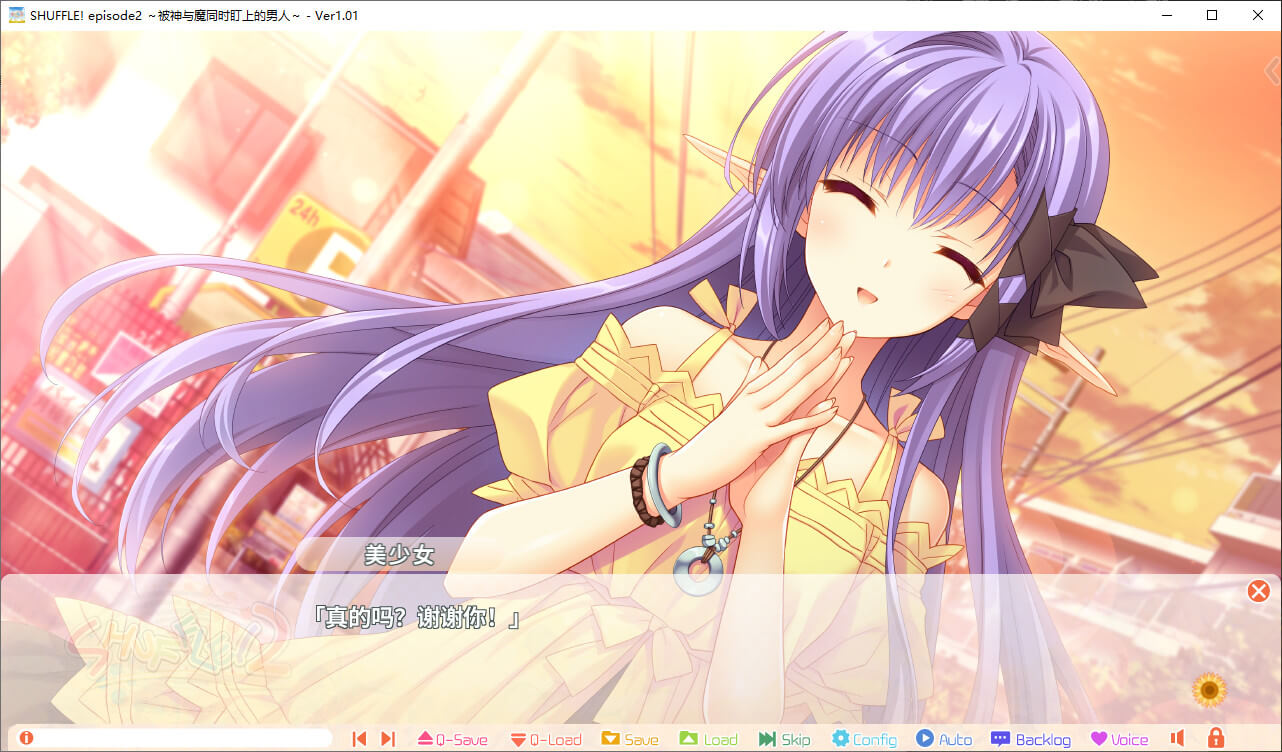
Task: Click the orange info icon
Action: click(26, 738)
